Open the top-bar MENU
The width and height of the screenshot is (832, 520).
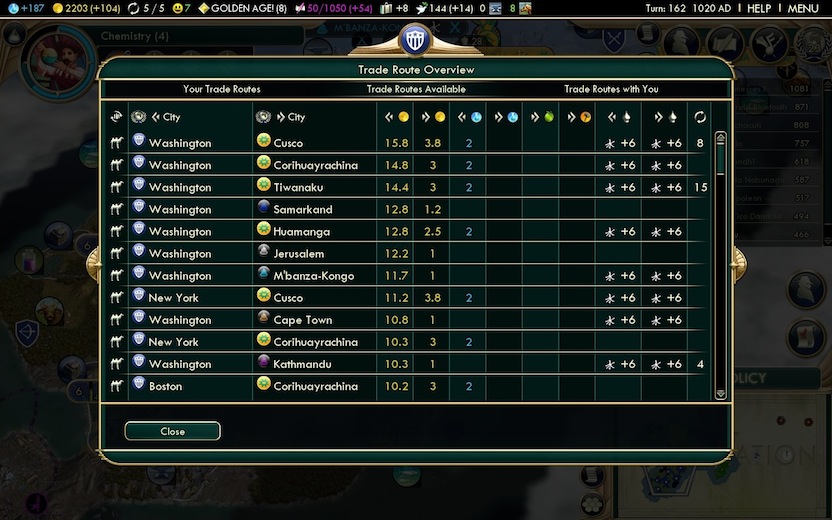[x=803, y=8]
